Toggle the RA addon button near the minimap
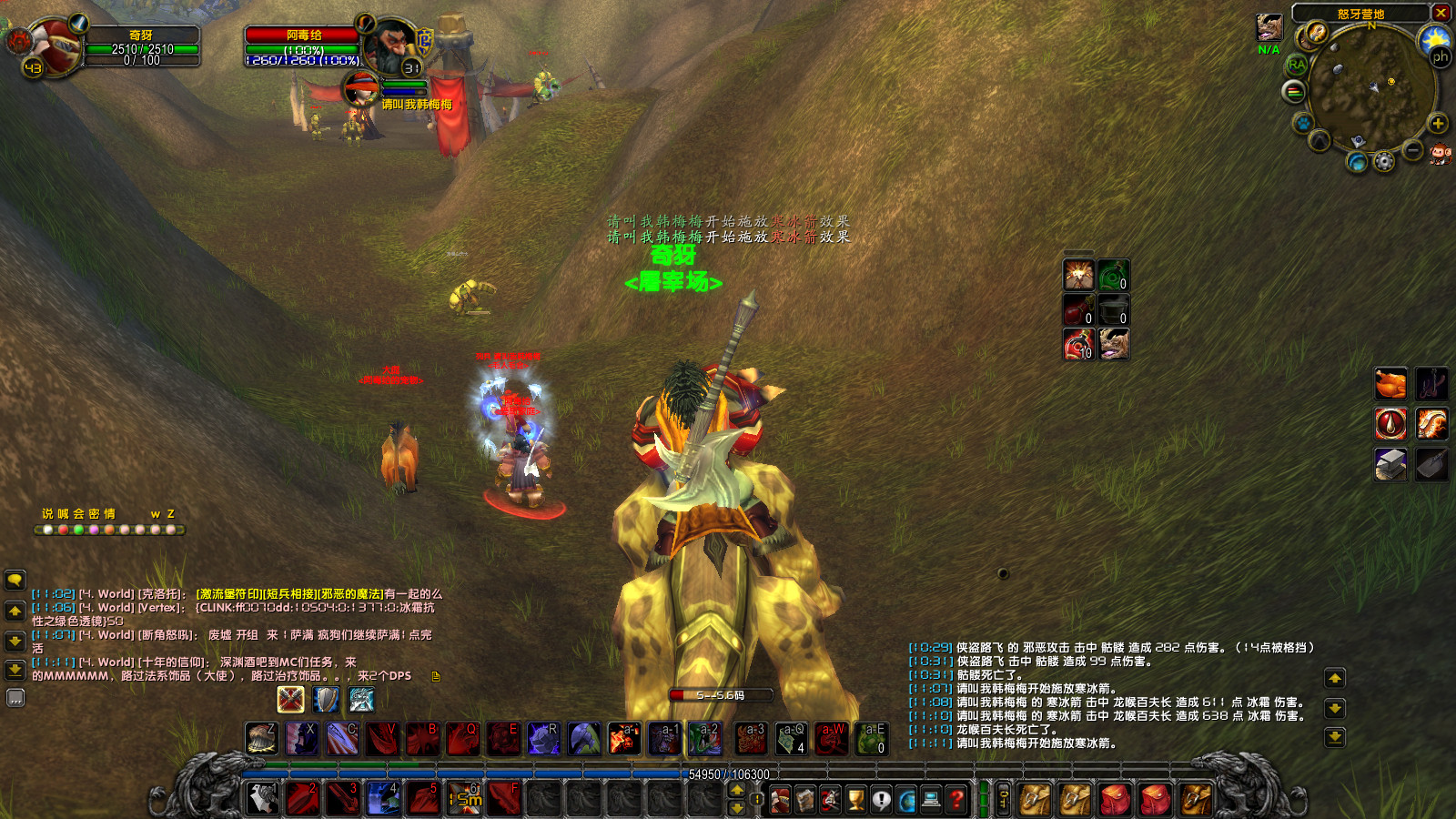 [1297, 65]
